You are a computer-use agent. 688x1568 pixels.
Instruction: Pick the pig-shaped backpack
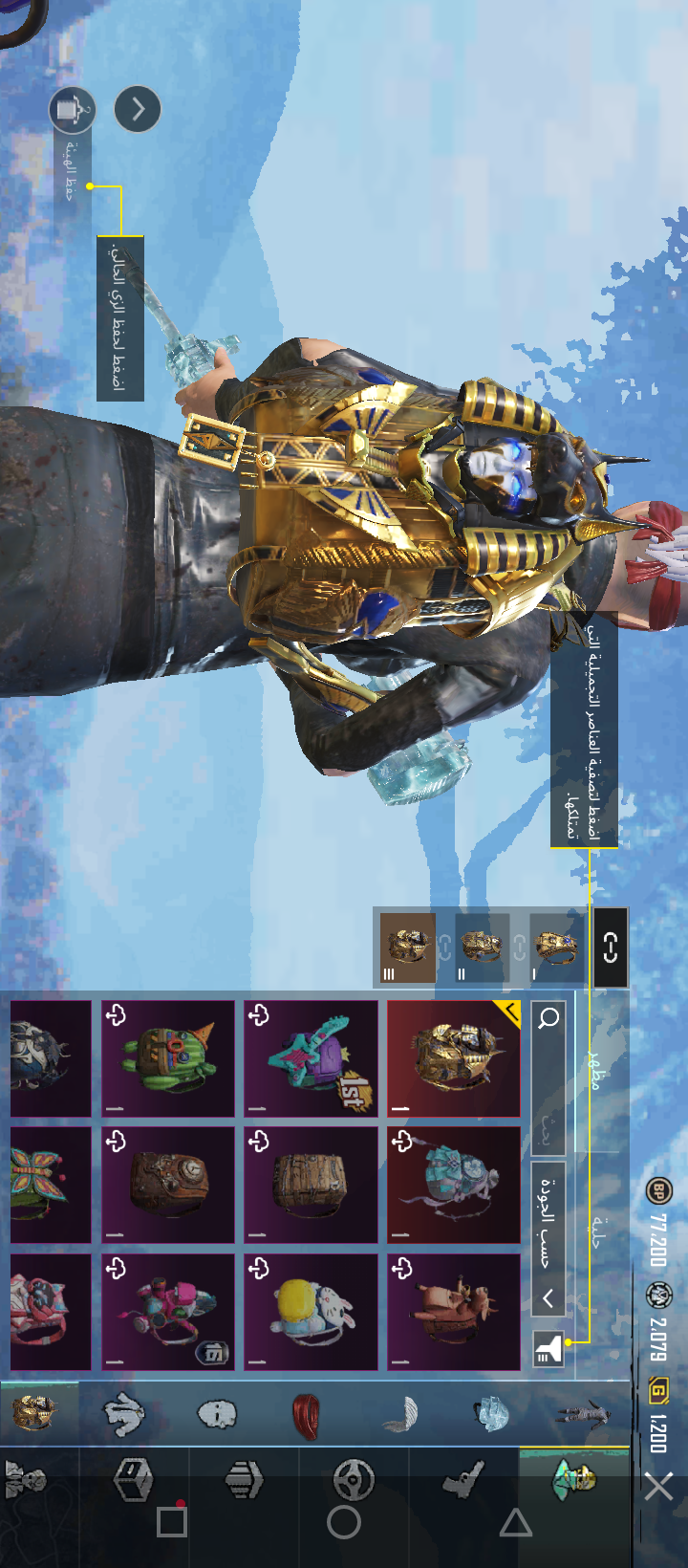point(454,1312)
